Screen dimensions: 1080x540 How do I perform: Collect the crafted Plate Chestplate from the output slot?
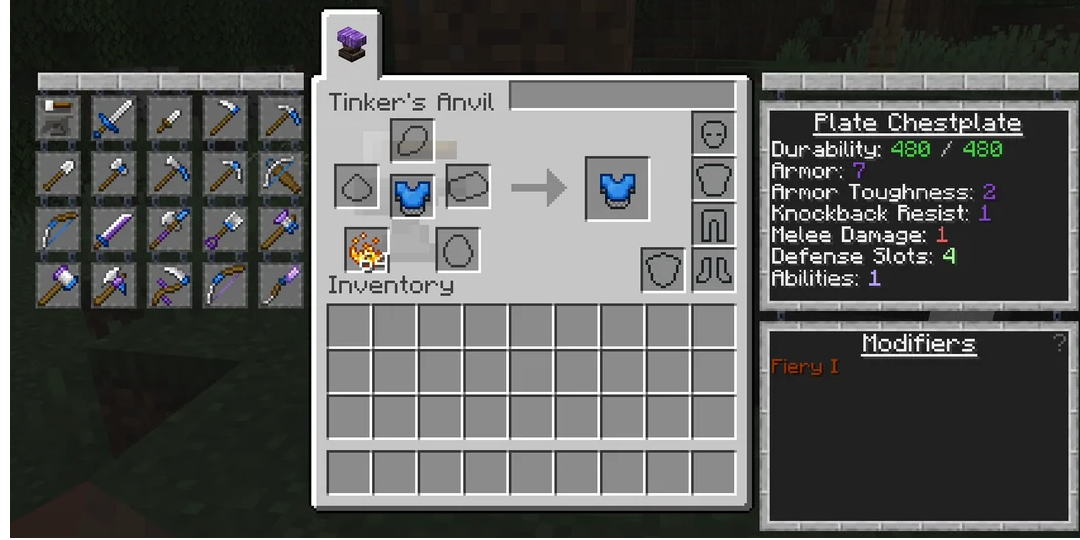[x=617, y=188]
